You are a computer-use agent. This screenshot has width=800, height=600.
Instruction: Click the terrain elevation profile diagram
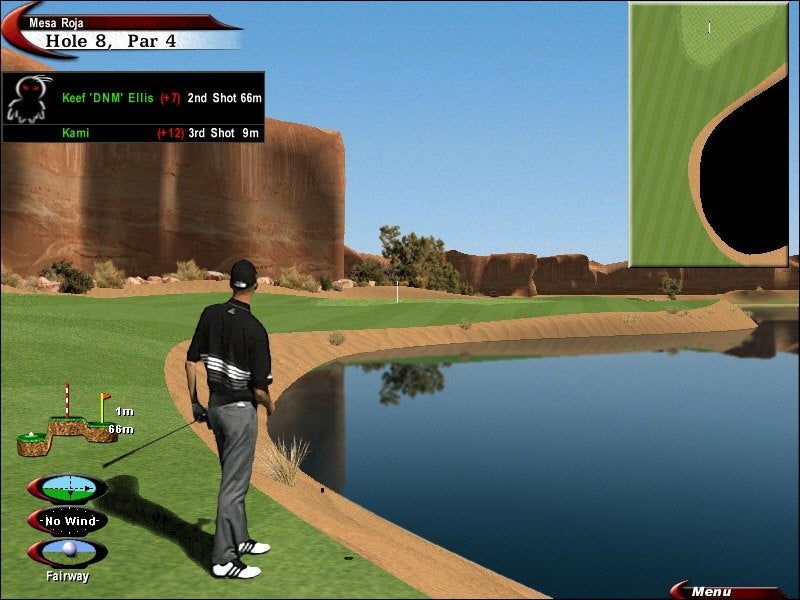pos(68,427)
